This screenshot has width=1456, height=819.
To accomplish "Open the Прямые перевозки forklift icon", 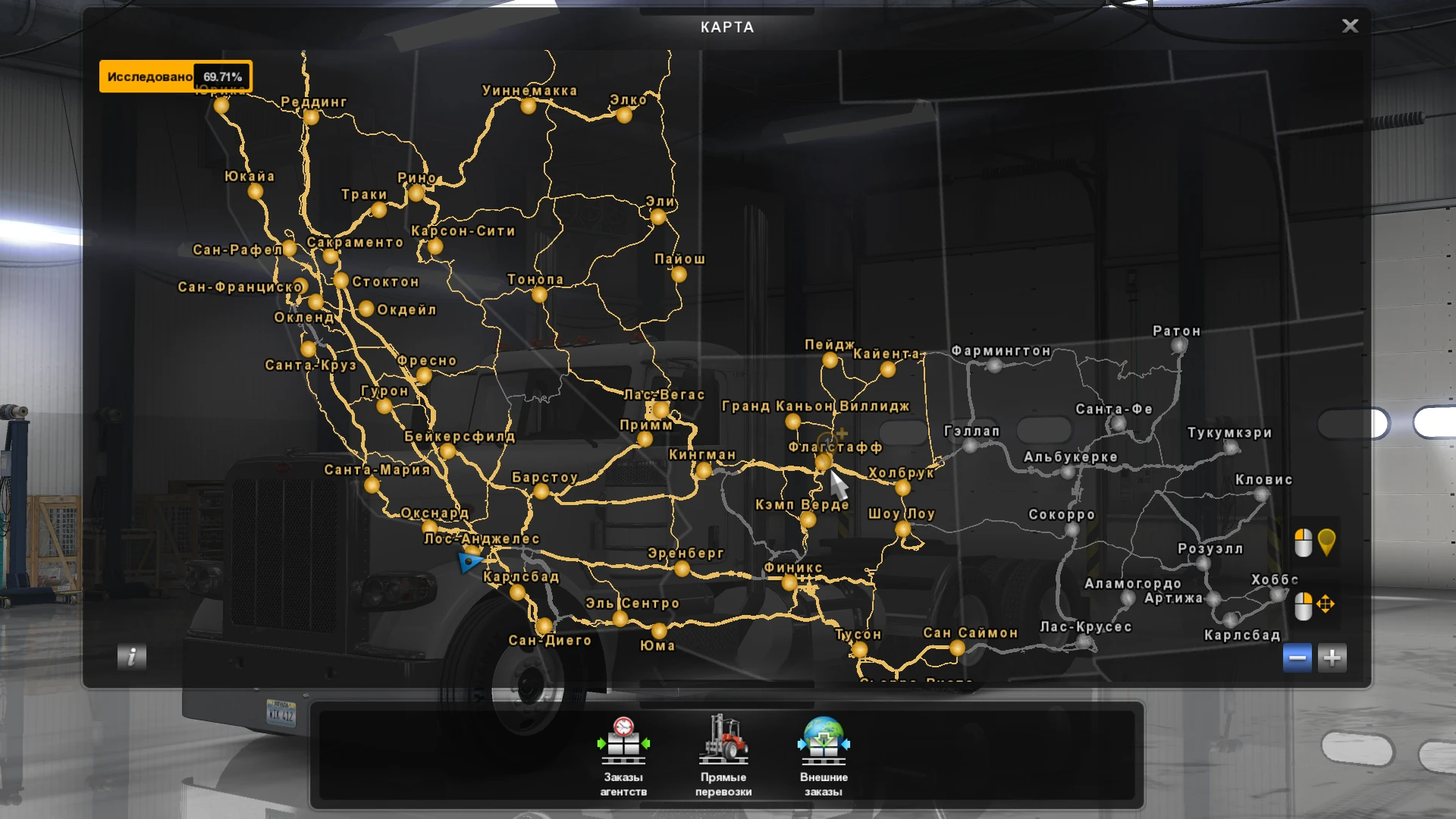I will tap(724, 739).
